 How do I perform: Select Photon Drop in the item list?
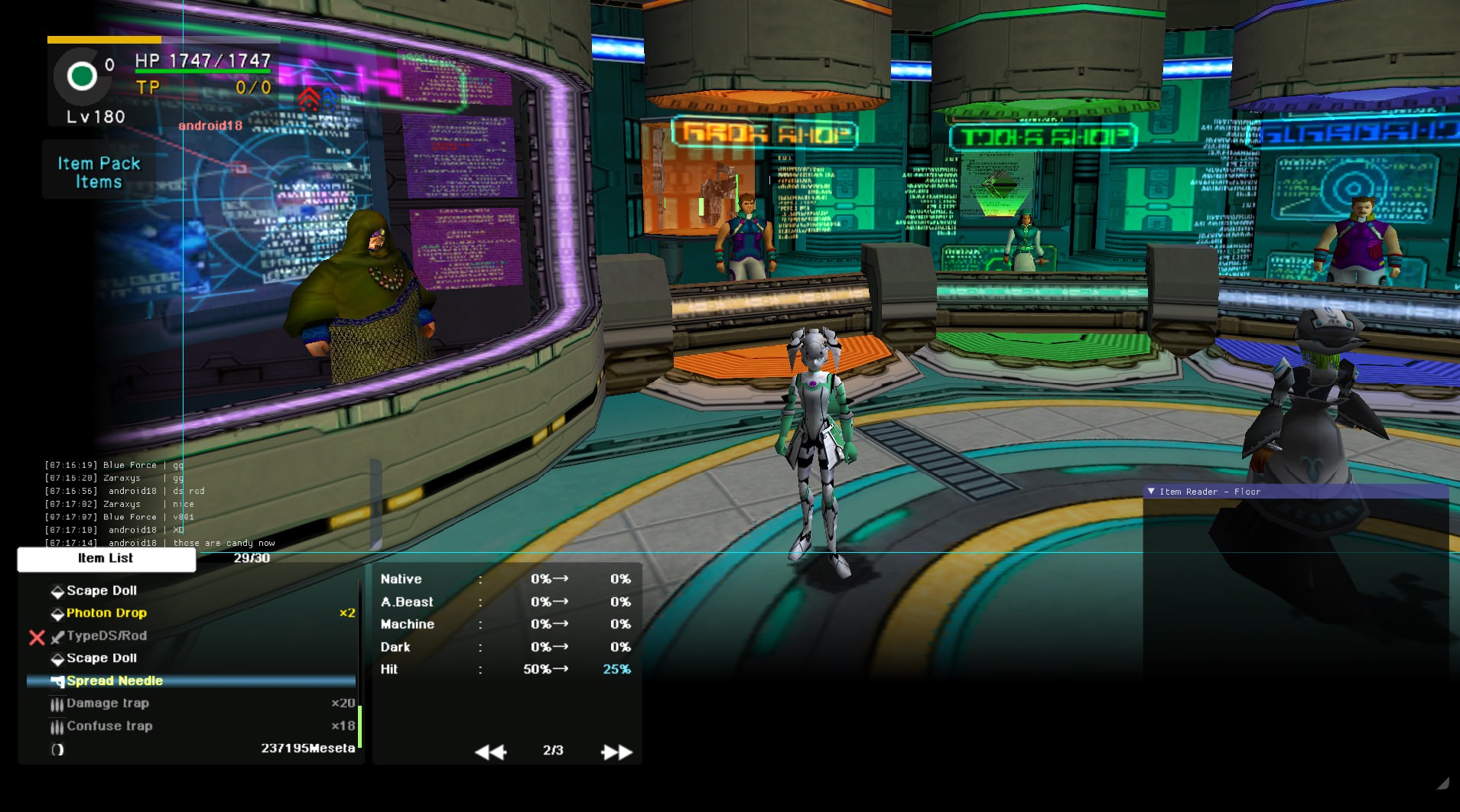pos(106,613)
